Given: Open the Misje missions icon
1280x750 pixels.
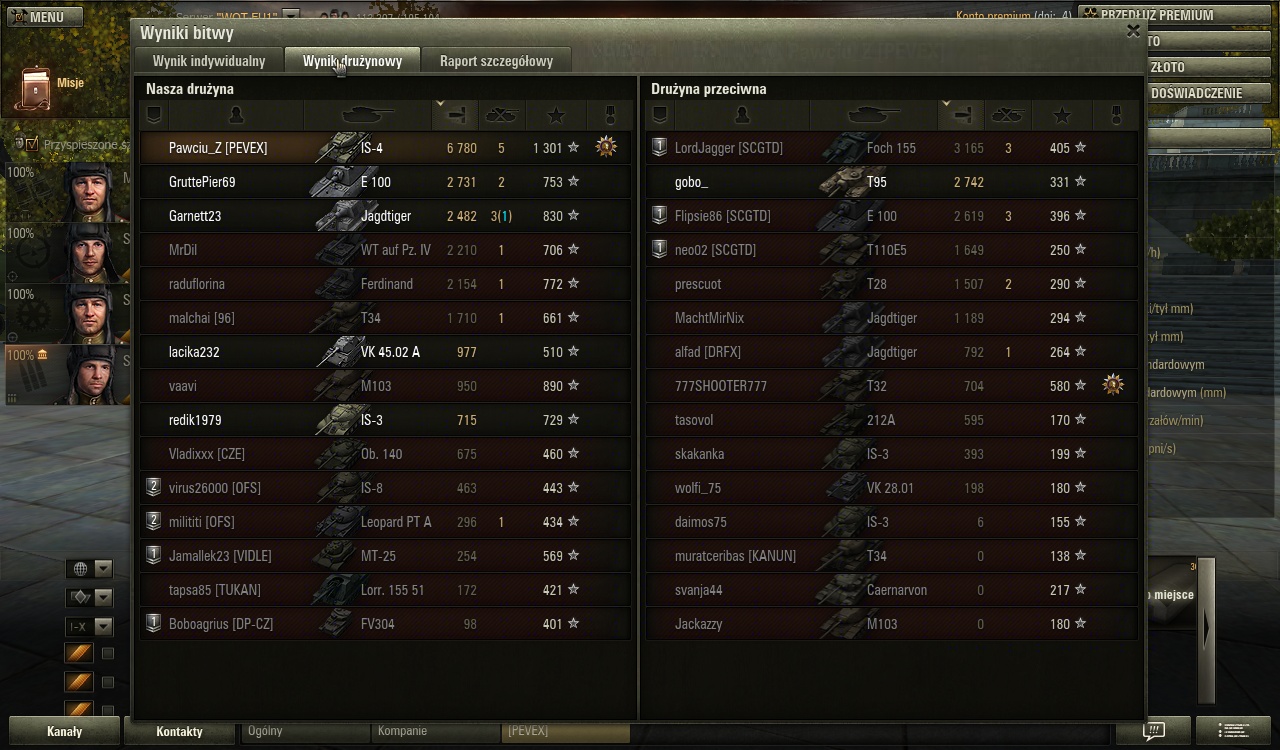Looking at the screenshot, I should pos(38,88).
